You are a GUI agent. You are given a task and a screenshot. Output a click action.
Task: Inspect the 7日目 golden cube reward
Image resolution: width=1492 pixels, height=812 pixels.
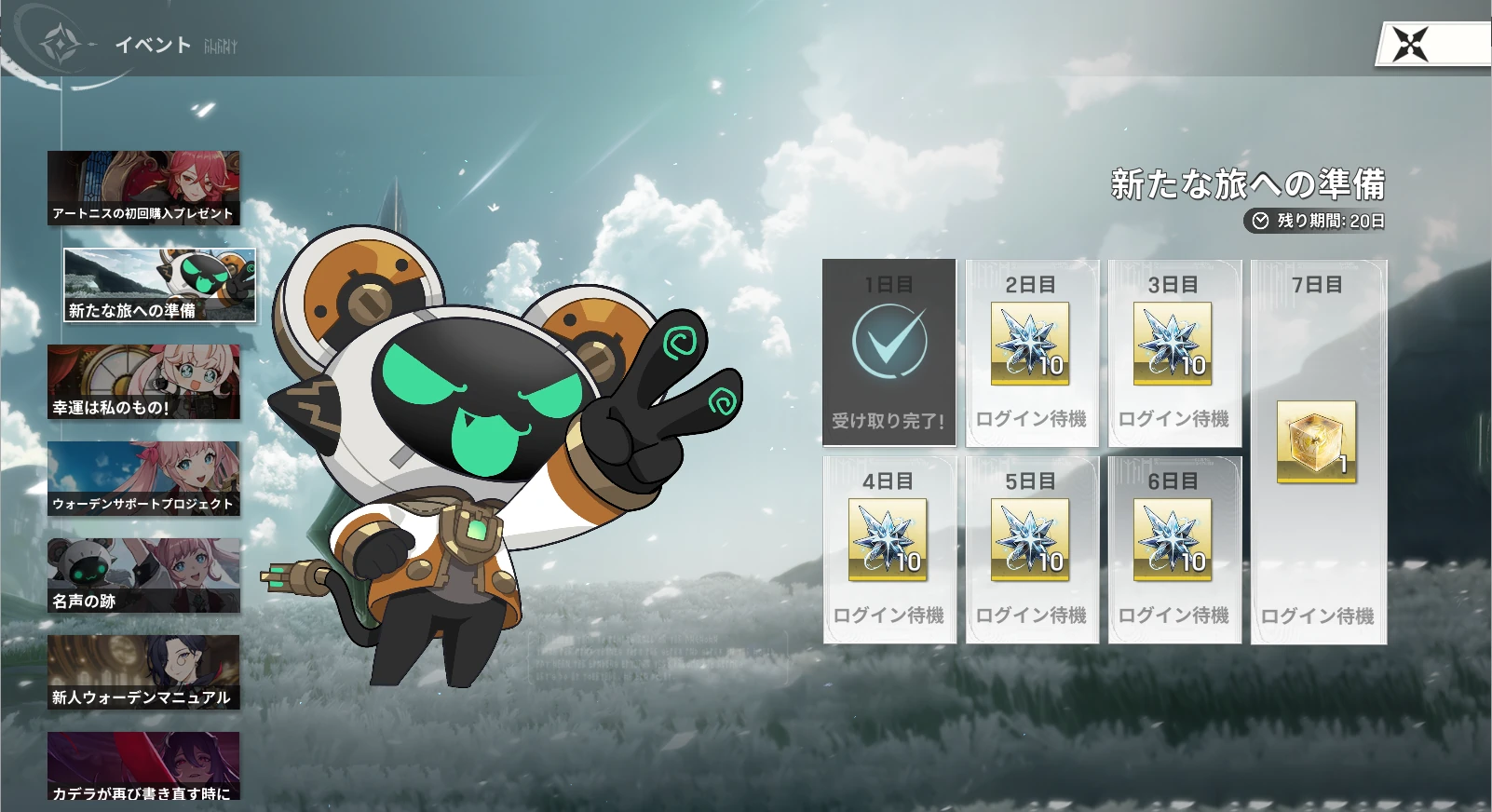(x=1316, y=441)
